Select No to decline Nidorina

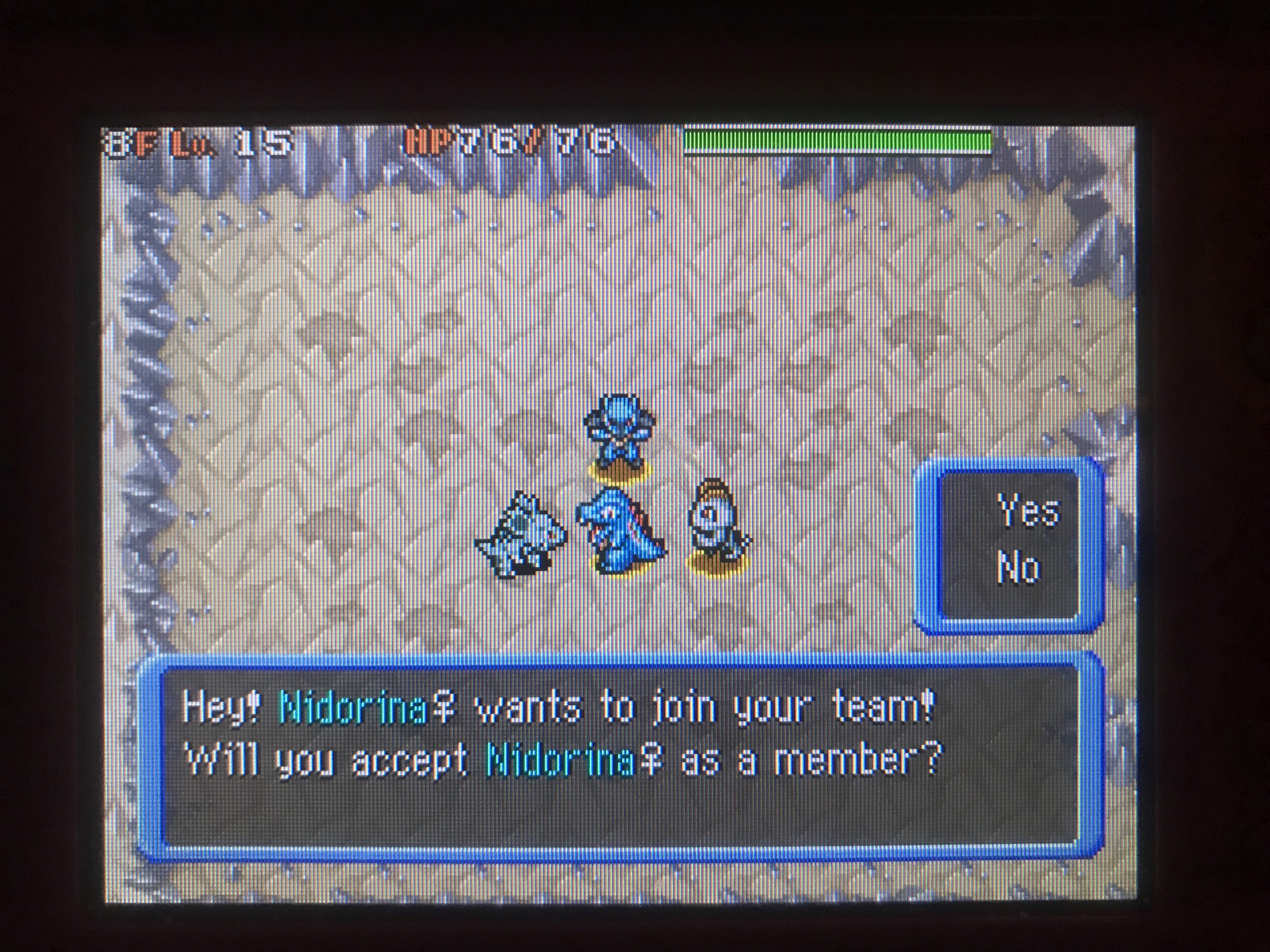(1019, 567)
